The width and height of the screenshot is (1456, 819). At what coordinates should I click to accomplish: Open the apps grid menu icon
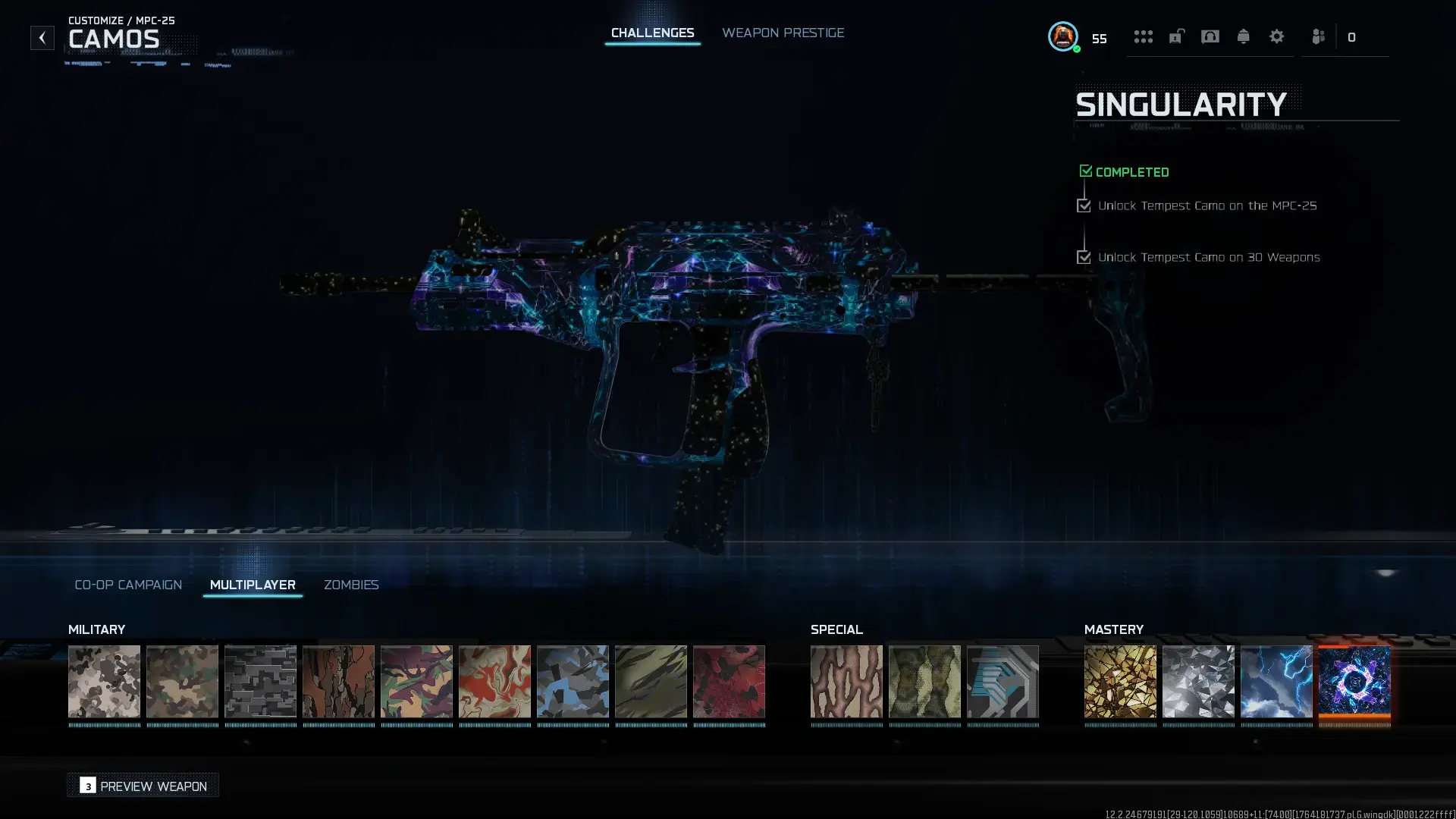(1144, 36)
